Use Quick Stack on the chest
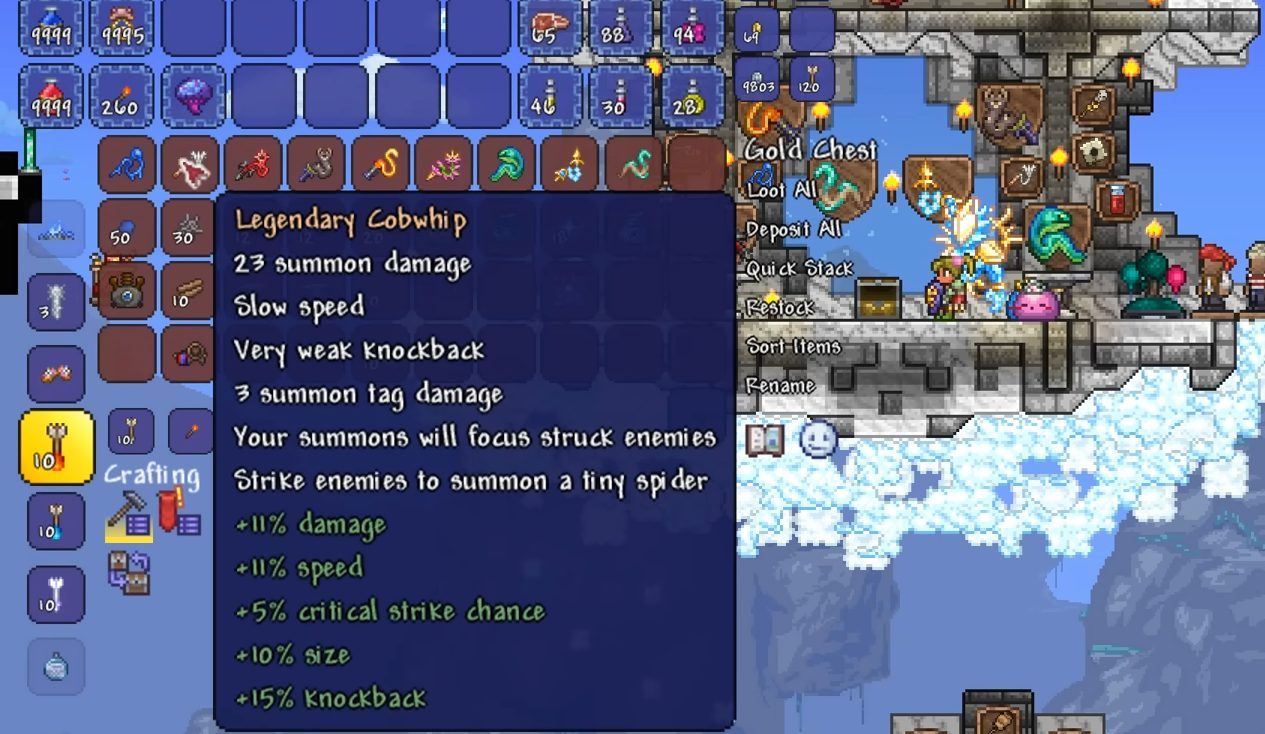Viewport: 1265px width, 734px height. tap(799, 268)
